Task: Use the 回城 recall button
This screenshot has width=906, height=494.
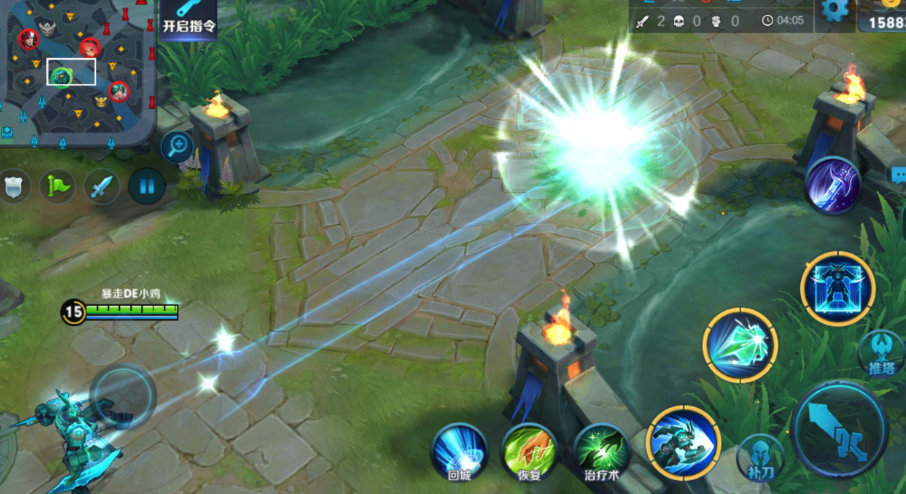Action: (x=459, y=451)
